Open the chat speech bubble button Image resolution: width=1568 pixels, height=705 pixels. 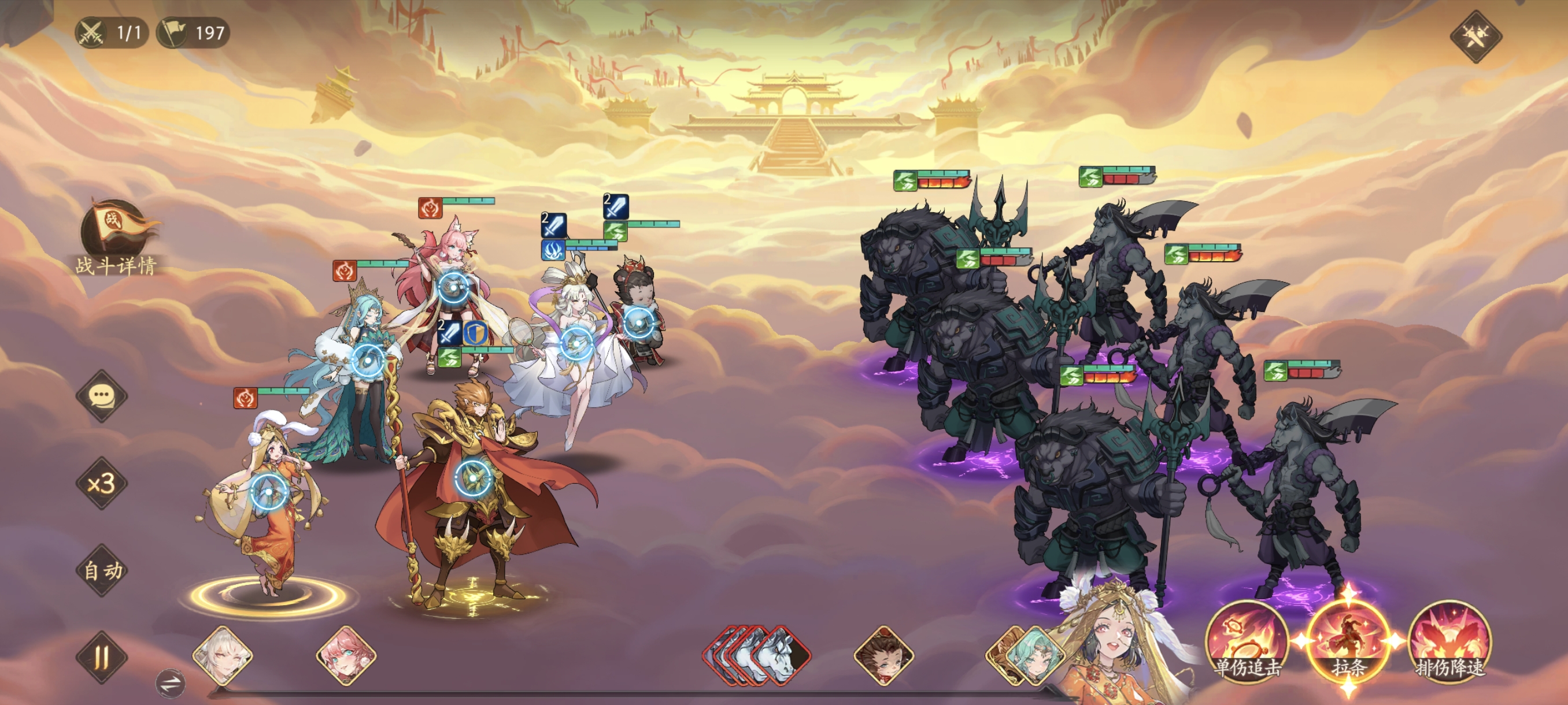click(x=102, y=396)
